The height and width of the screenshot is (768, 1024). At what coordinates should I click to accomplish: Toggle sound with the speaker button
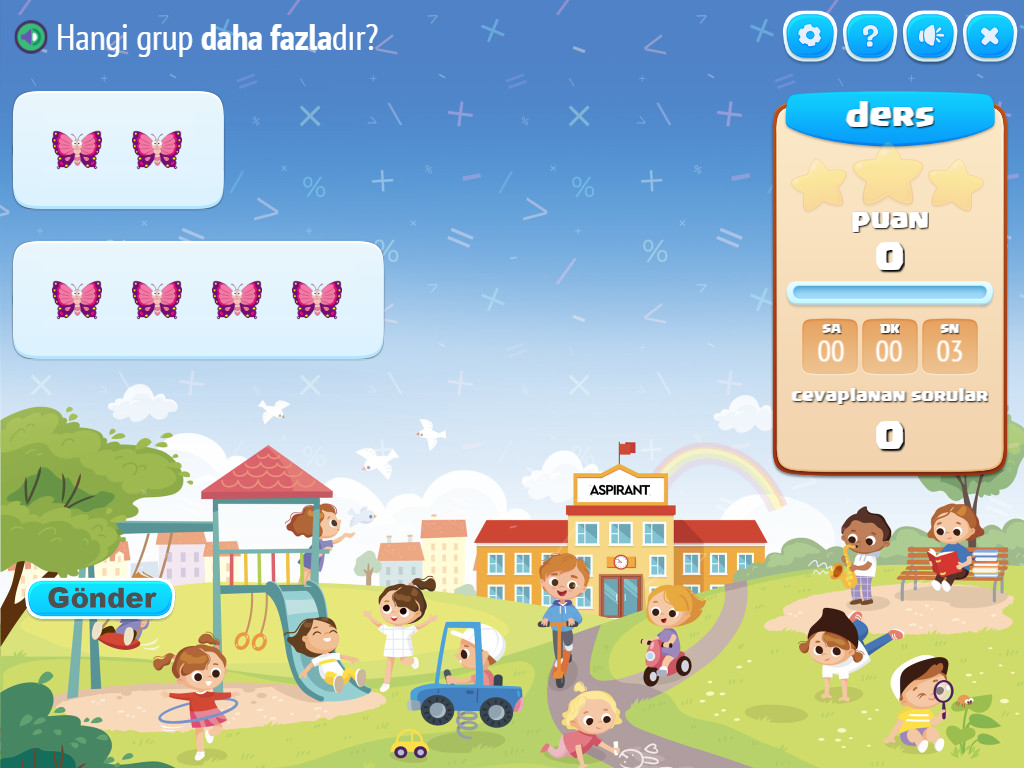click(x=930, y=37)
